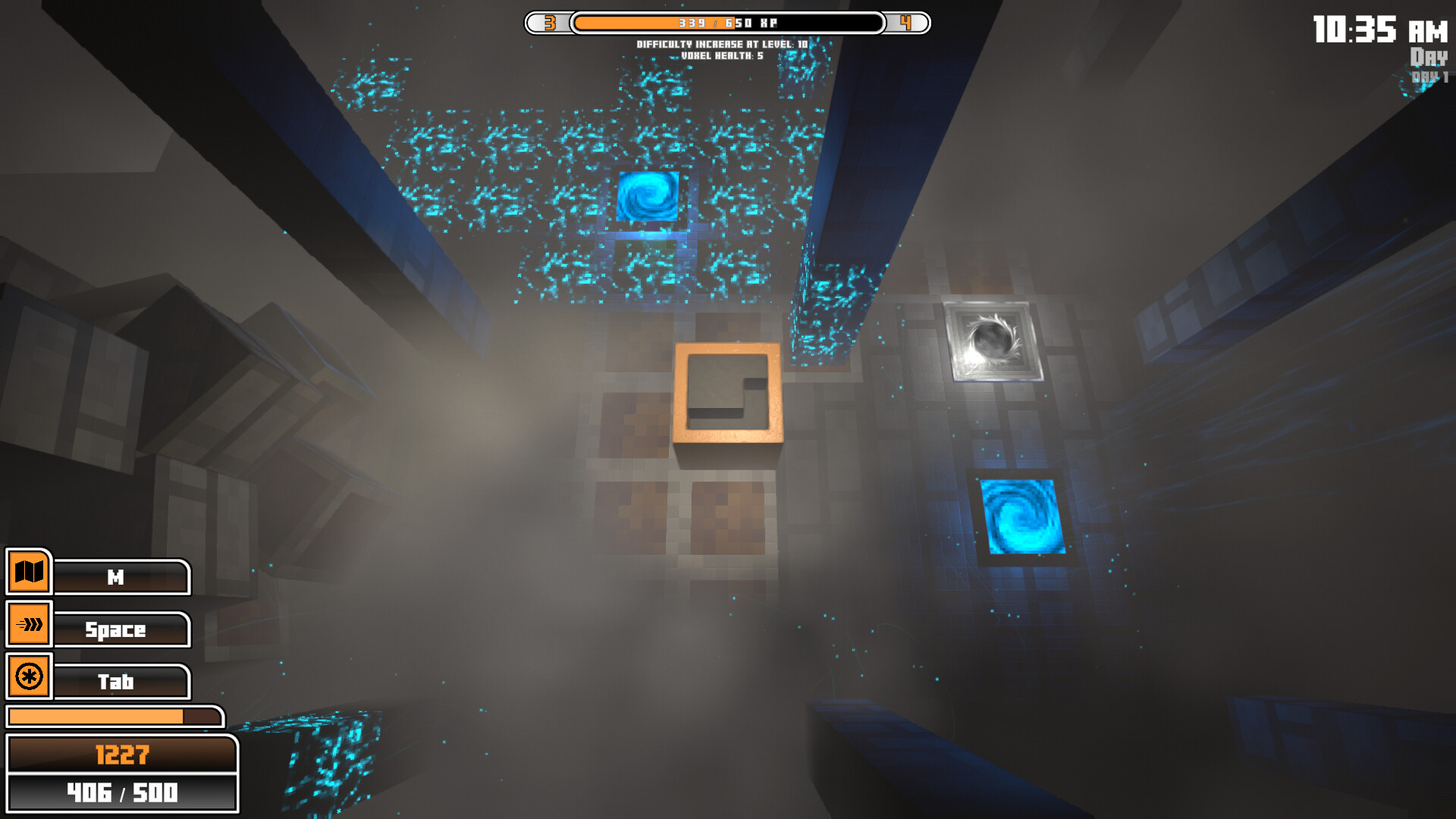This screenshot has width=1456, height=819.
Task: Click the Voxel Health: 5 text
Action: click(x=722, y=55)
